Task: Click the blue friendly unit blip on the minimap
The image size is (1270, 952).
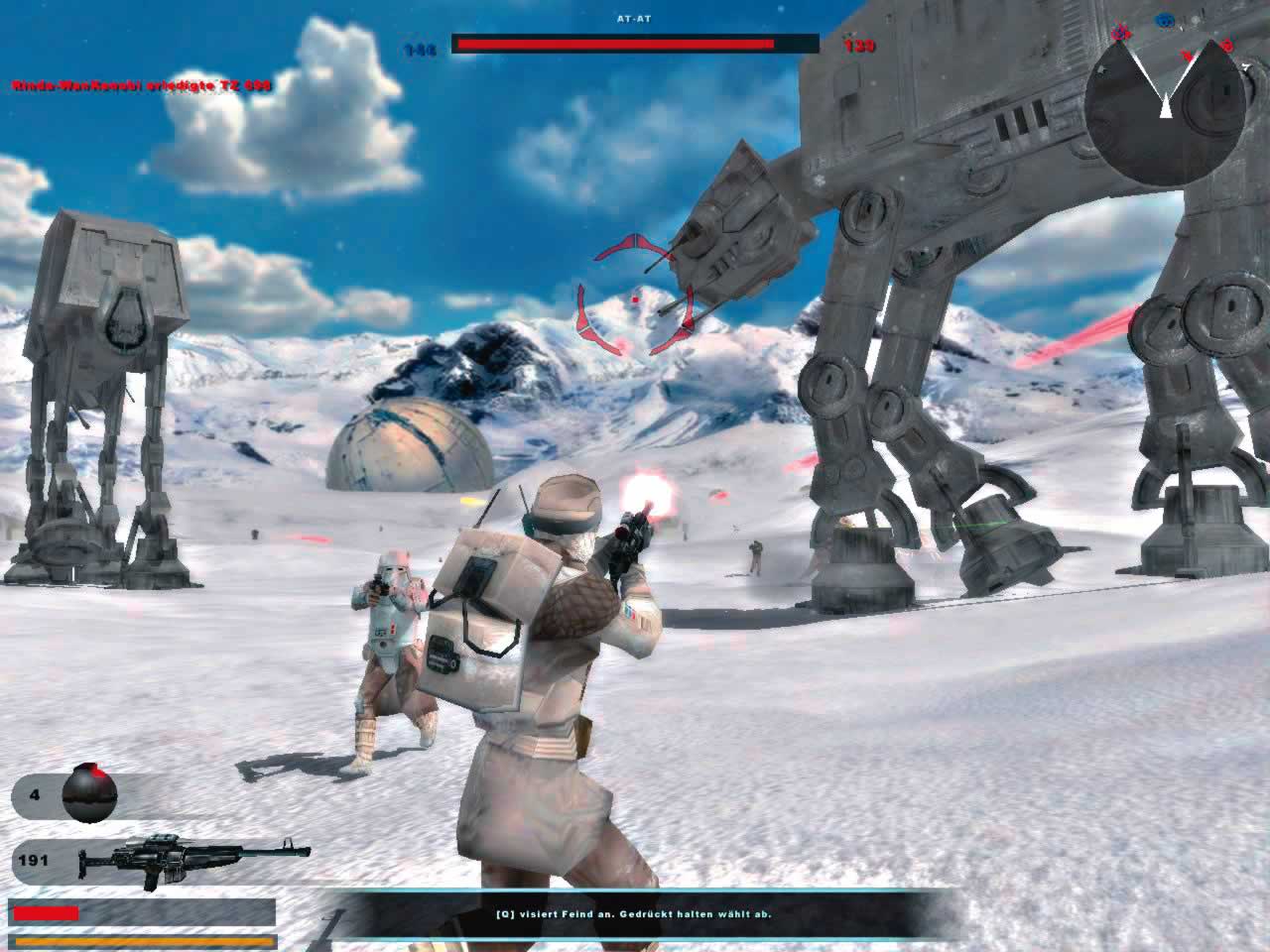Action: tap(1164, 19)
